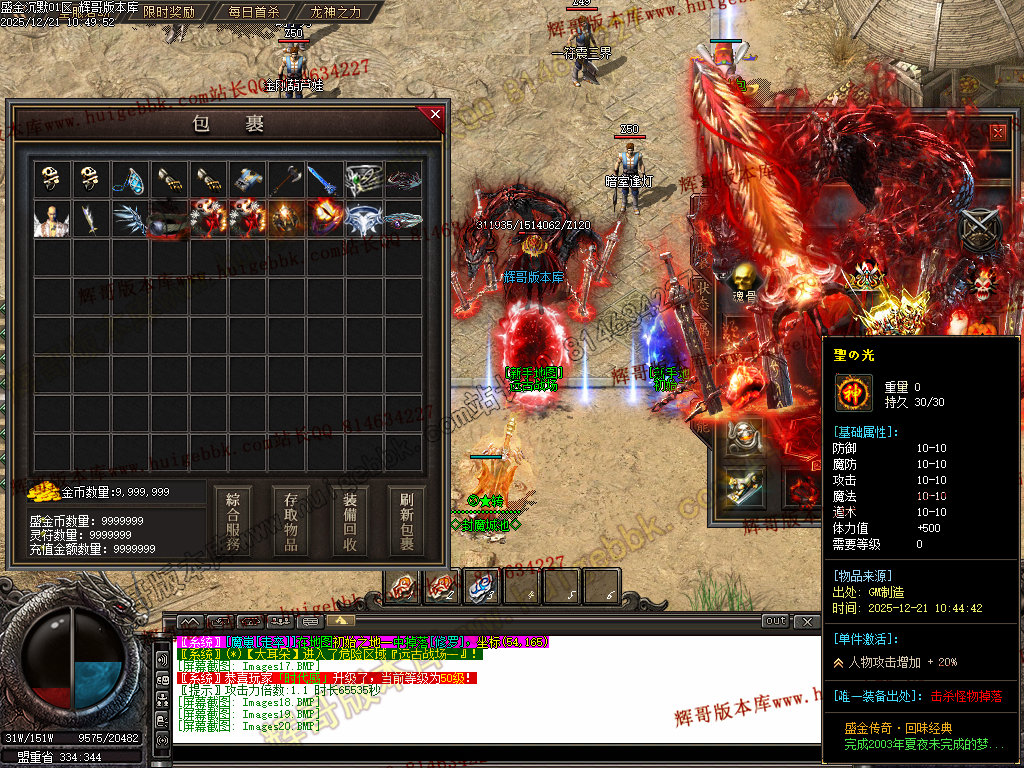Use the first hotbar slot item
This screenshot has width=1024, height=768.
(402, 587)
